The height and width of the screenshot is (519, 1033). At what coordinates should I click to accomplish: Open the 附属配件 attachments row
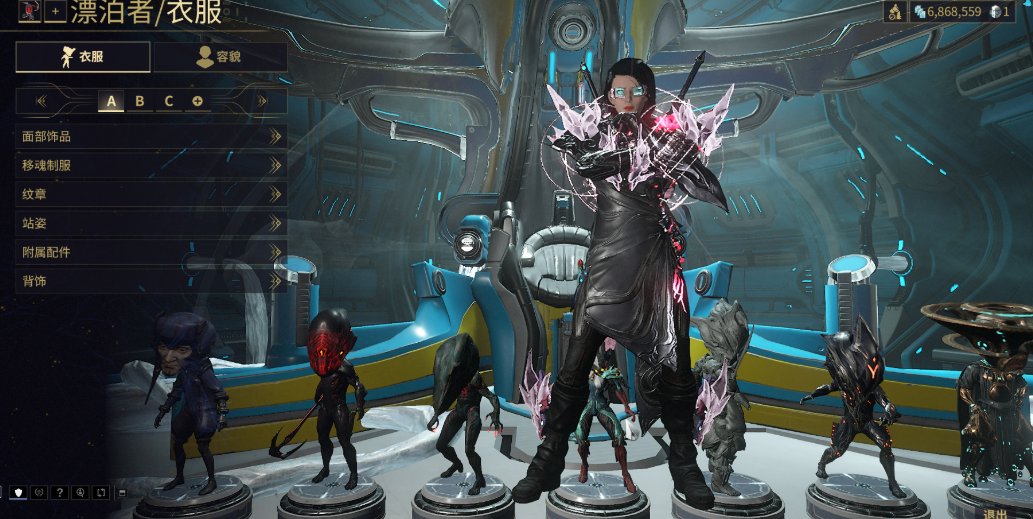click(150, 252)
